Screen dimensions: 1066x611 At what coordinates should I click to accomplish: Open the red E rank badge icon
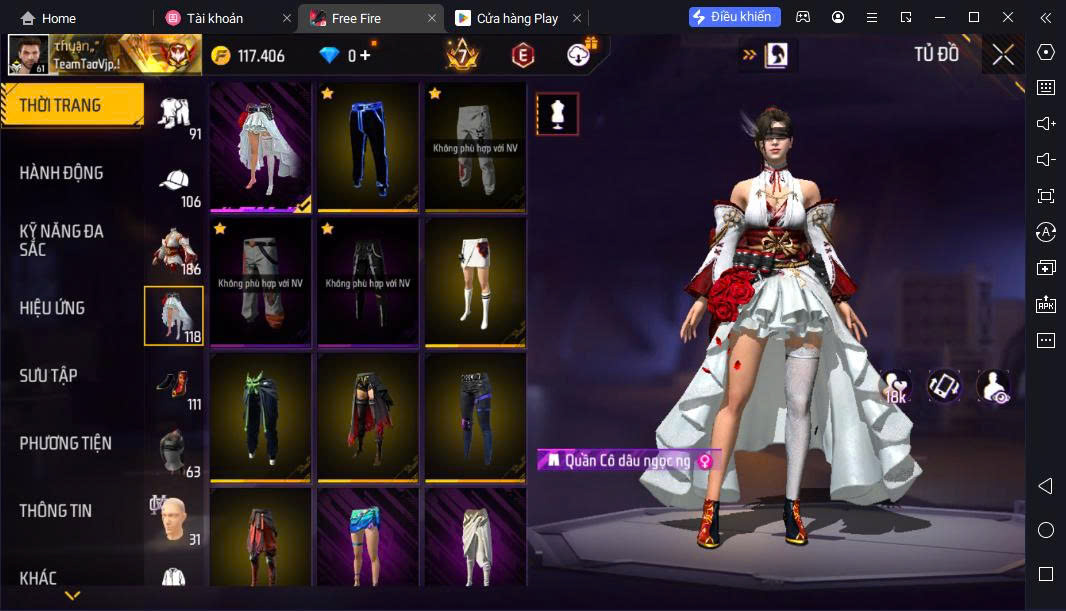coord(522,55)
